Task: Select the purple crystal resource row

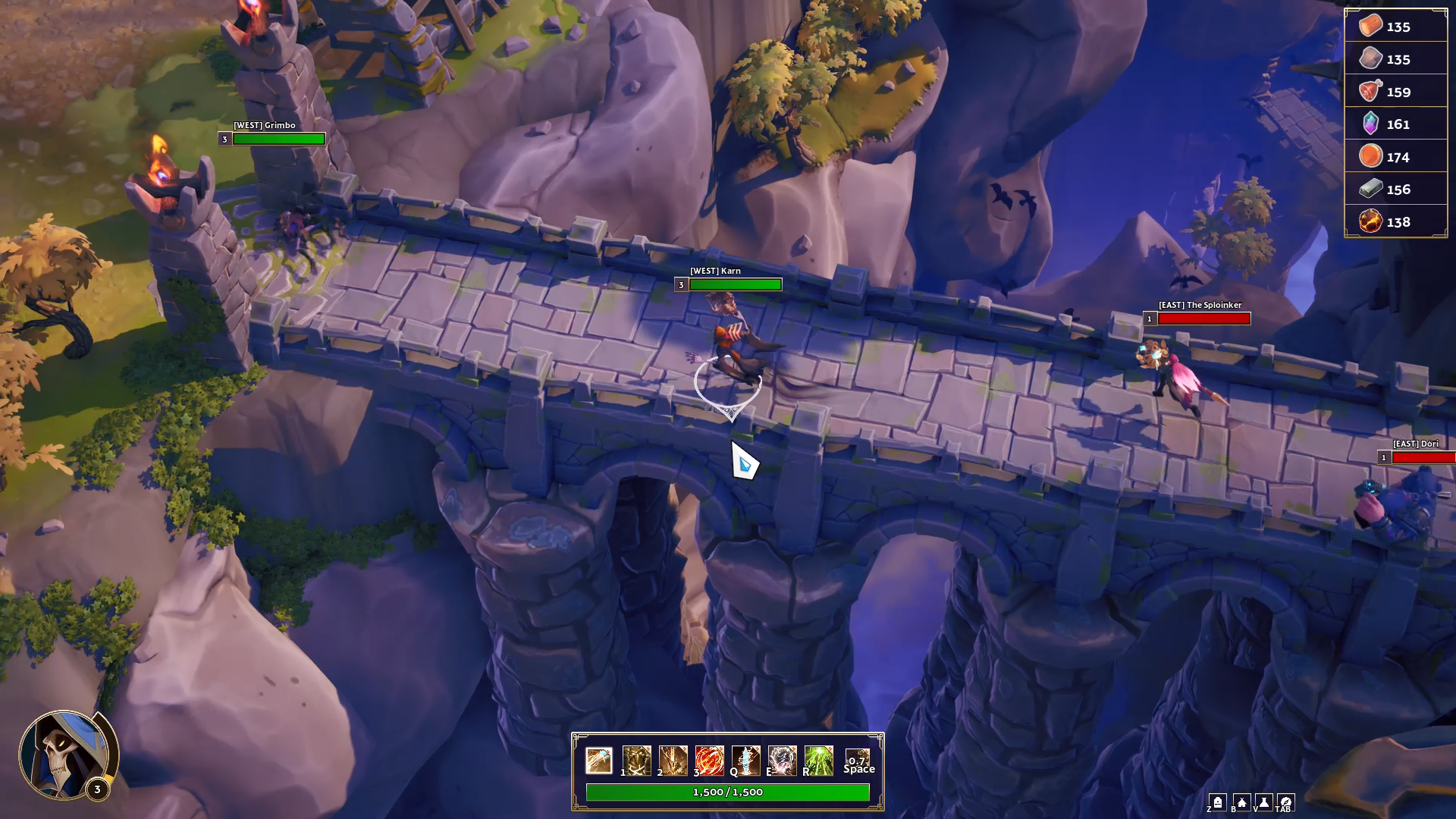Action: click(x=1395, y=124)
